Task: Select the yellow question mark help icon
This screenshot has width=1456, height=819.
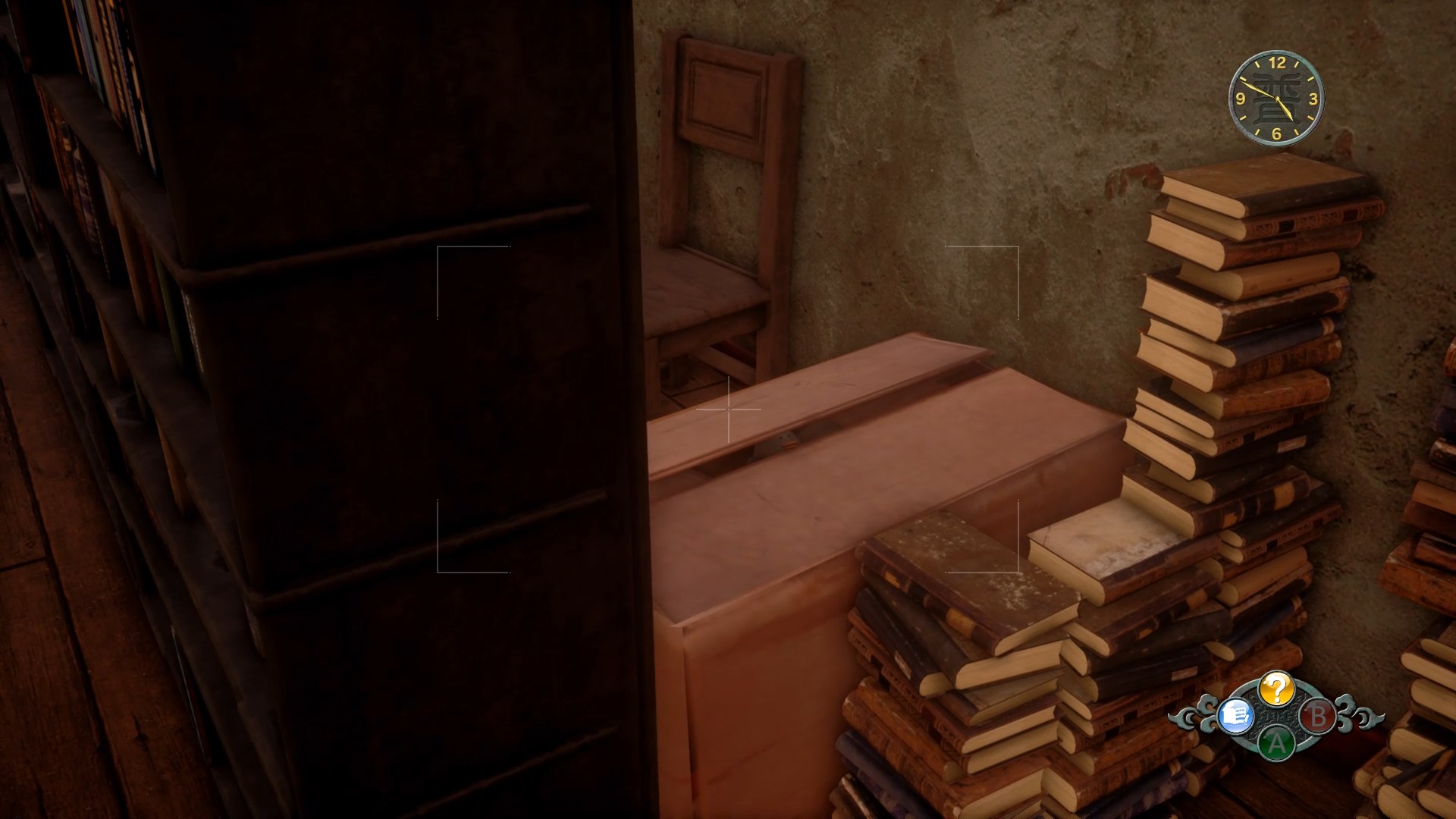Action: click(1276, 689)
